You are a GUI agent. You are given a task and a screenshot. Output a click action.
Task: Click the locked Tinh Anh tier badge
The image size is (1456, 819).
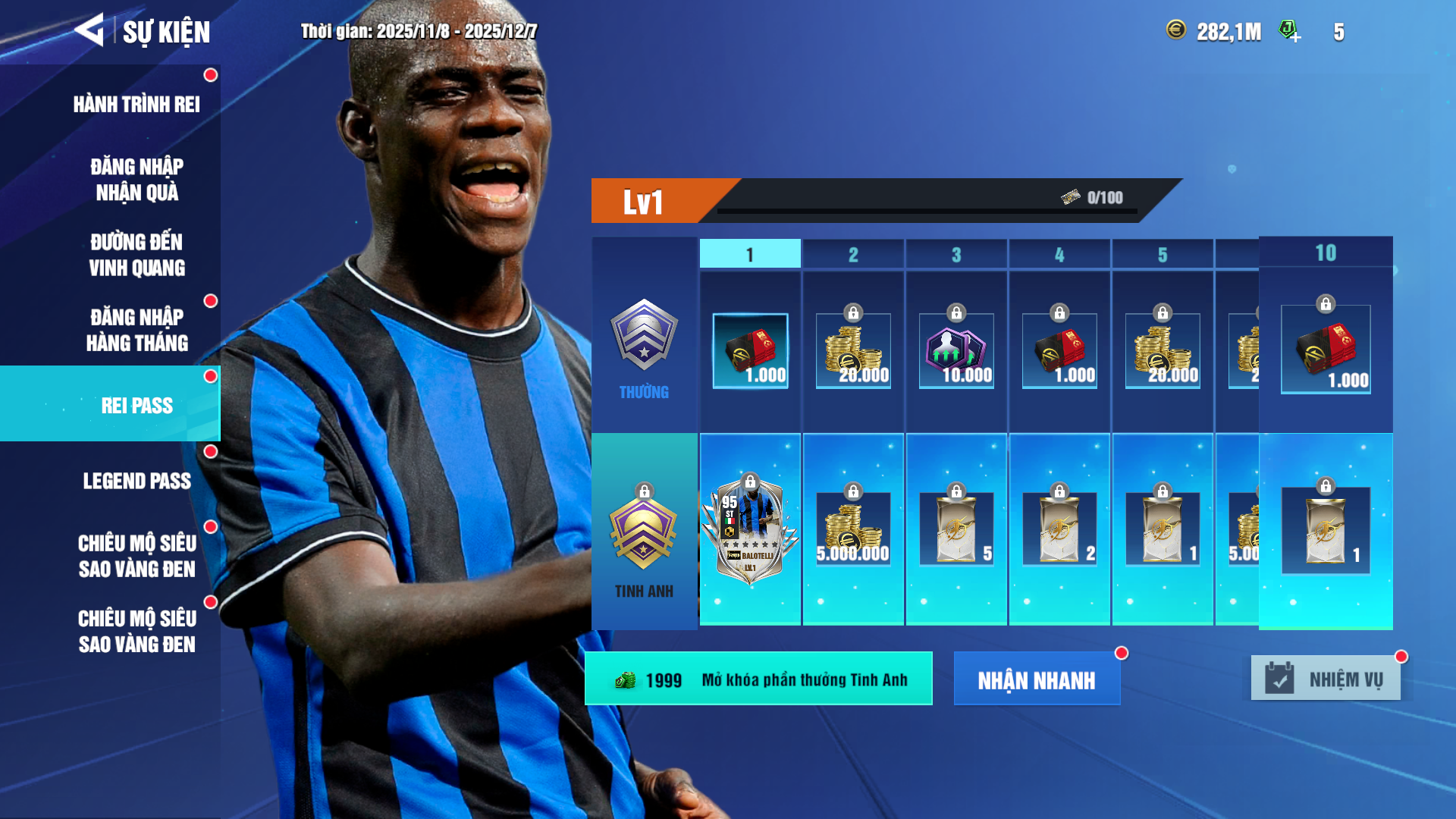point(644,534)
